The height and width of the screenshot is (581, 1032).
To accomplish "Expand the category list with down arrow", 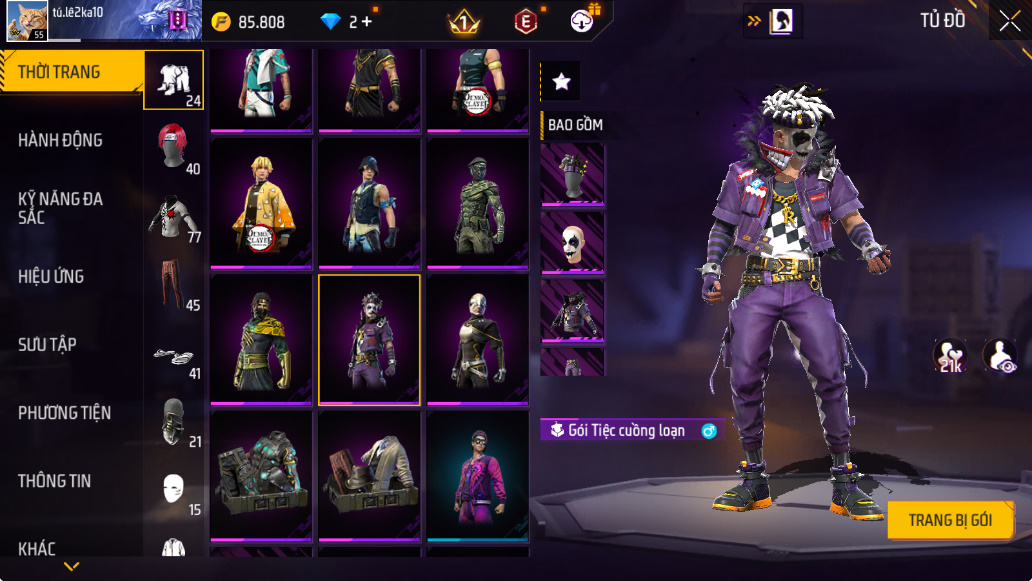I will [x=71, y=567].
